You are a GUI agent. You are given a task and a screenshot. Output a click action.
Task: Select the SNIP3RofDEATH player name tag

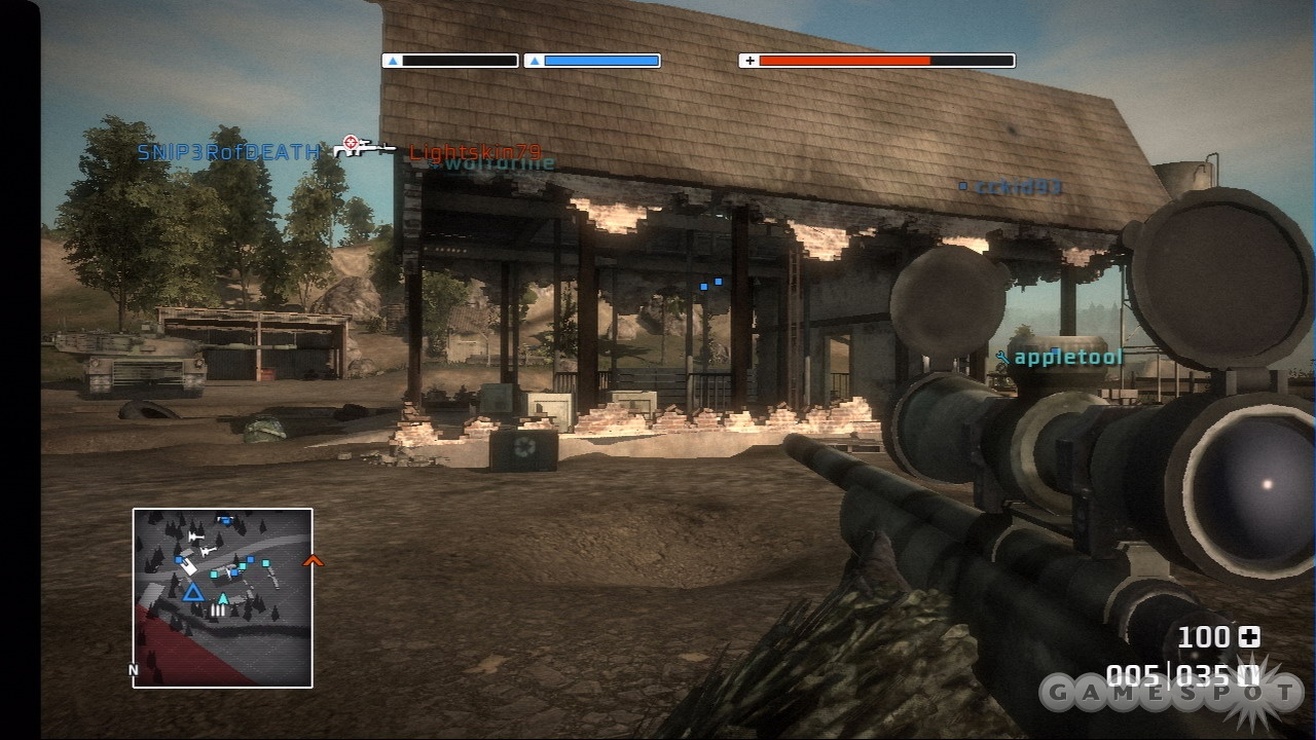coord(230,153)
